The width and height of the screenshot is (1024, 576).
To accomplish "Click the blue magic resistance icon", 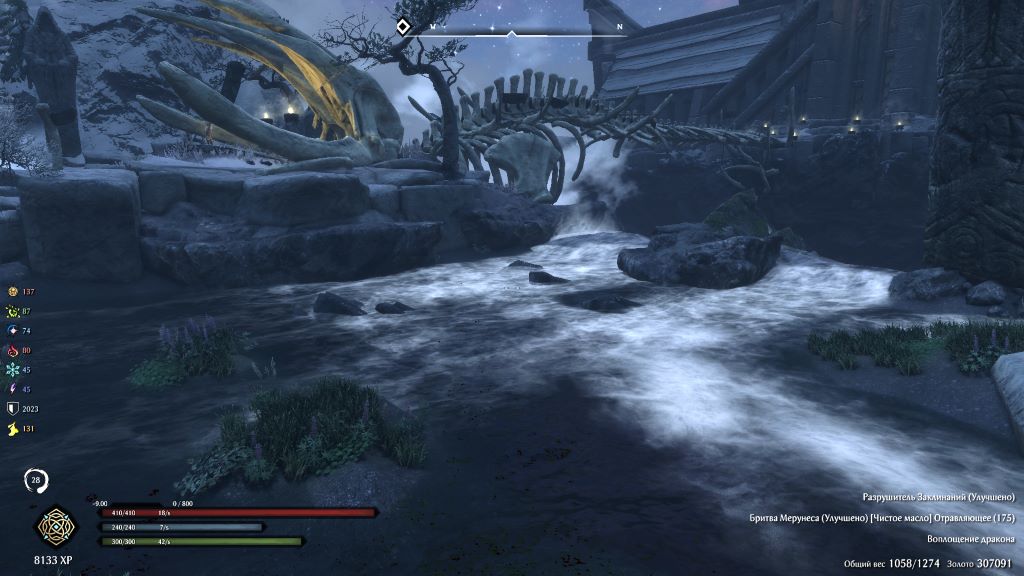I will click(x=13, y=330).
